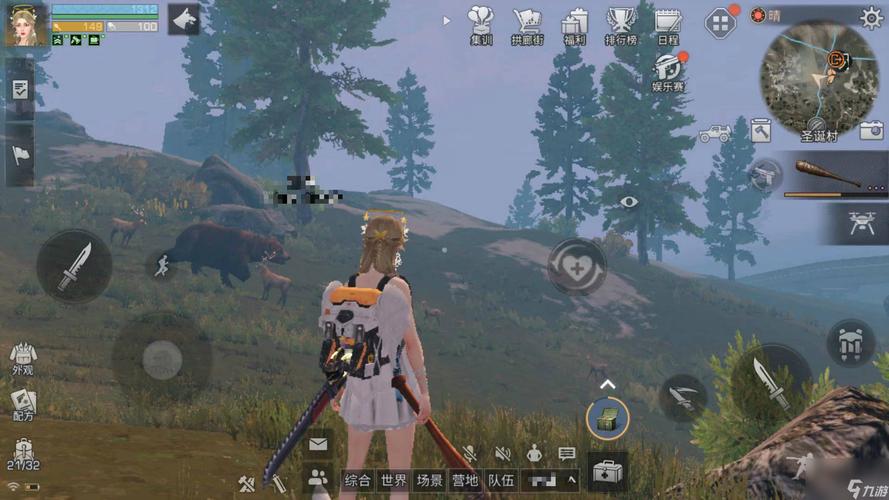Switch to the 营地 camp chat channel

464,481
